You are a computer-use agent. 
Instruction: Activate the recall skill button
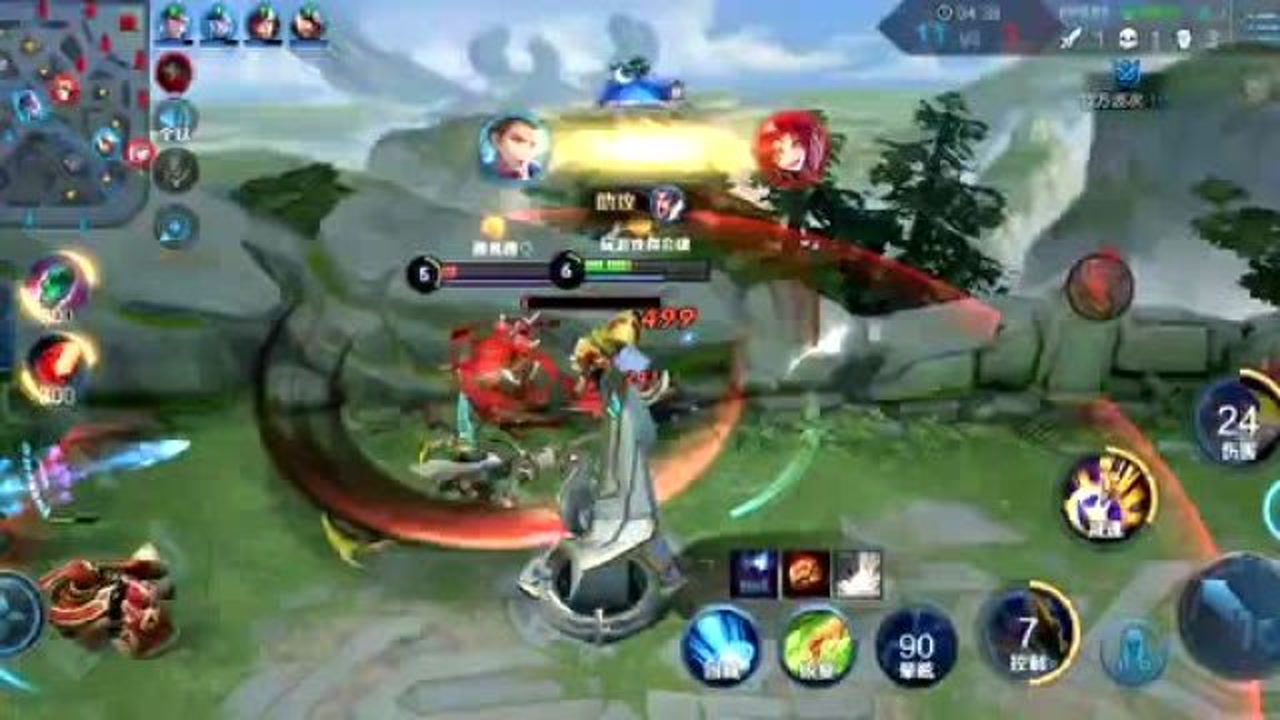pyautogui.click(x=720, y=645)
